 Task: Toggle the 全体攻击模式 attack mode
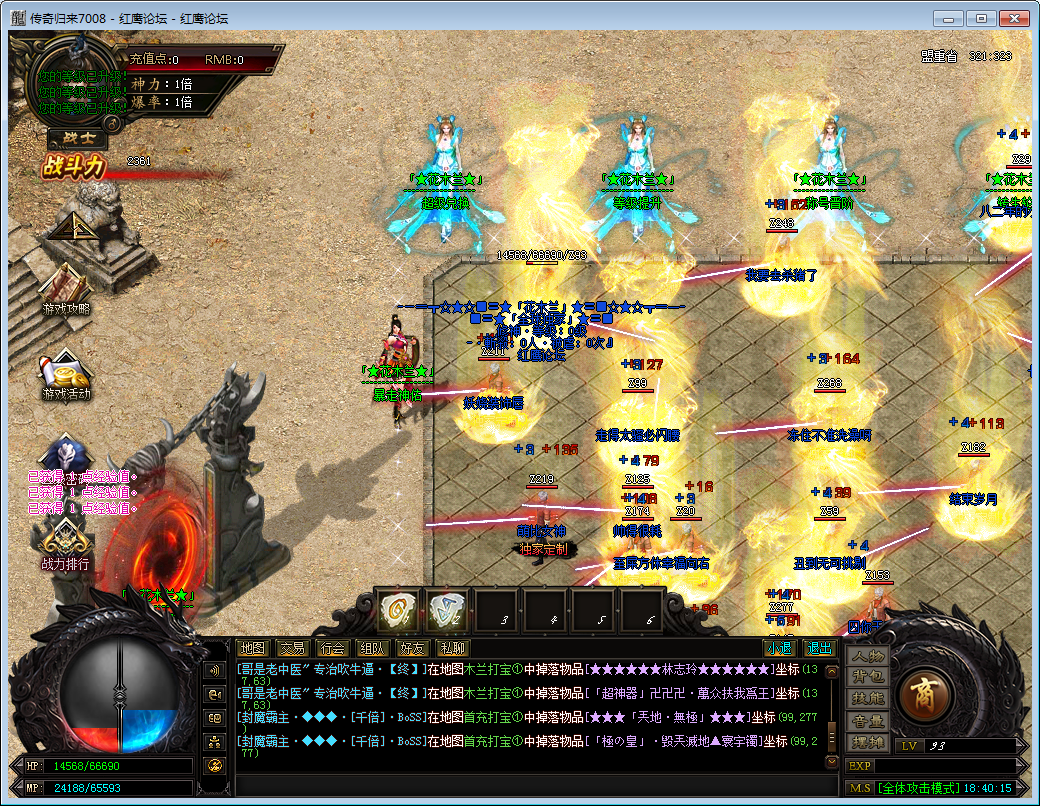tap(924, 788)
